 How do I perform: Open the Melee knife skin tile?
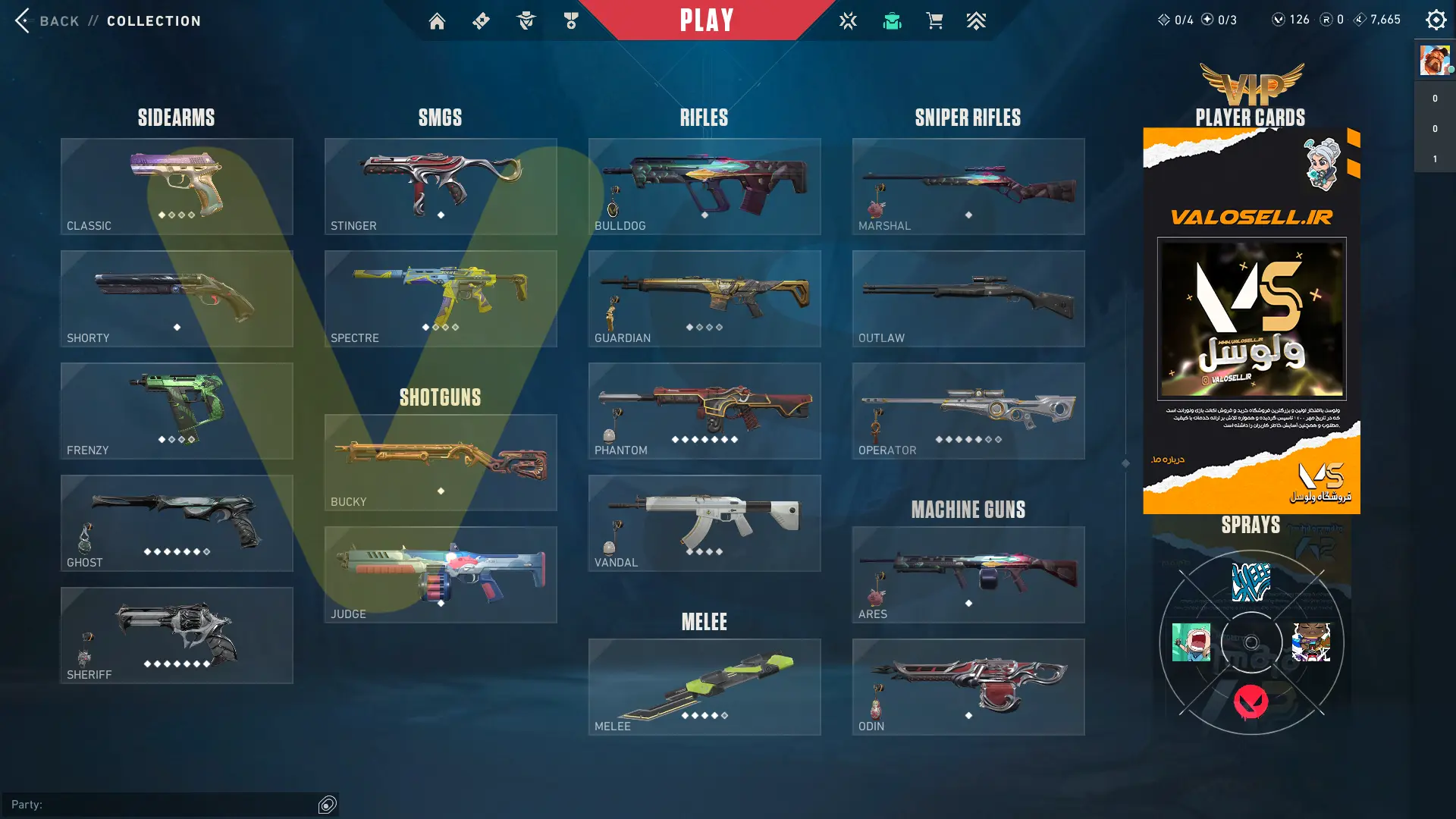click(x=704, y=687)
